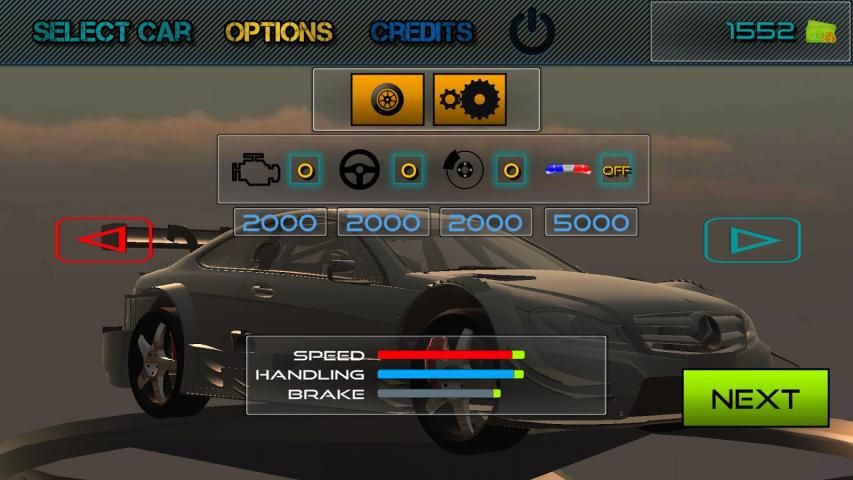Switch to the gears upgrade tab
Image resolution: width=853 pixels, height=480 pixels.
pos(469,99)
